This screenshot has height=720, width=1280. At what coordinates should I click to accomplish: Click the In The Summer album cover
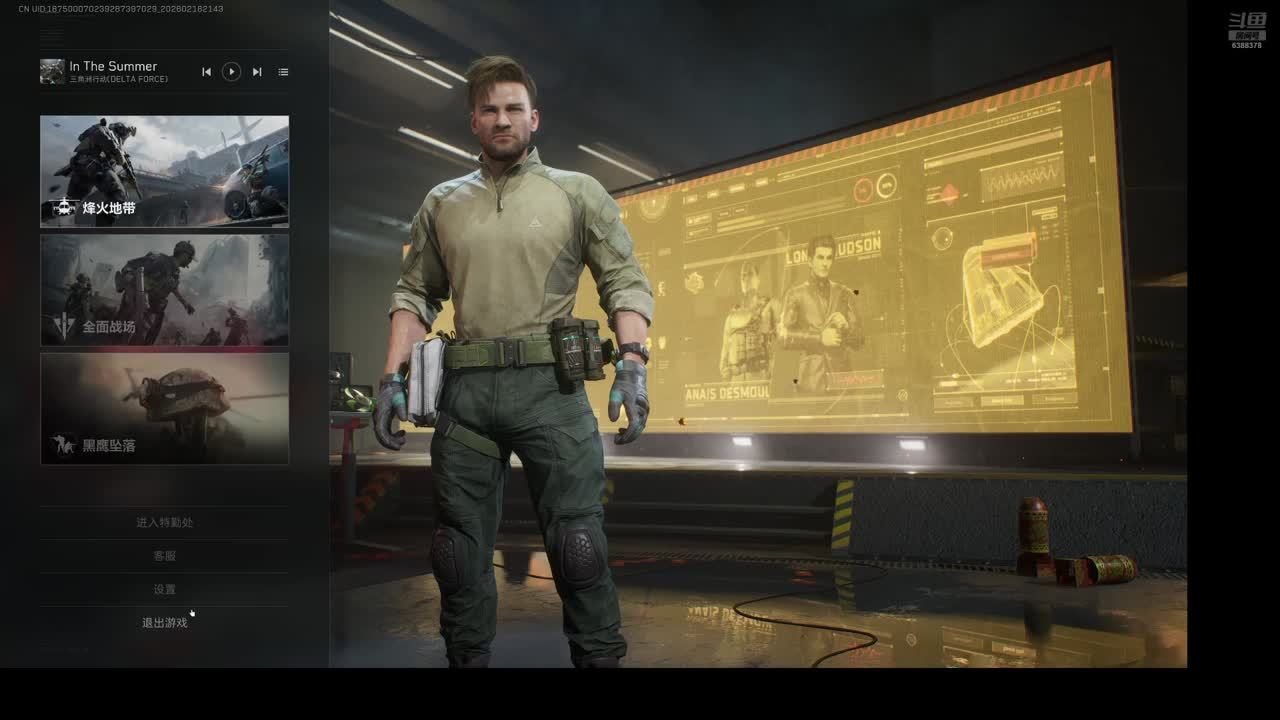pos(52,71)
